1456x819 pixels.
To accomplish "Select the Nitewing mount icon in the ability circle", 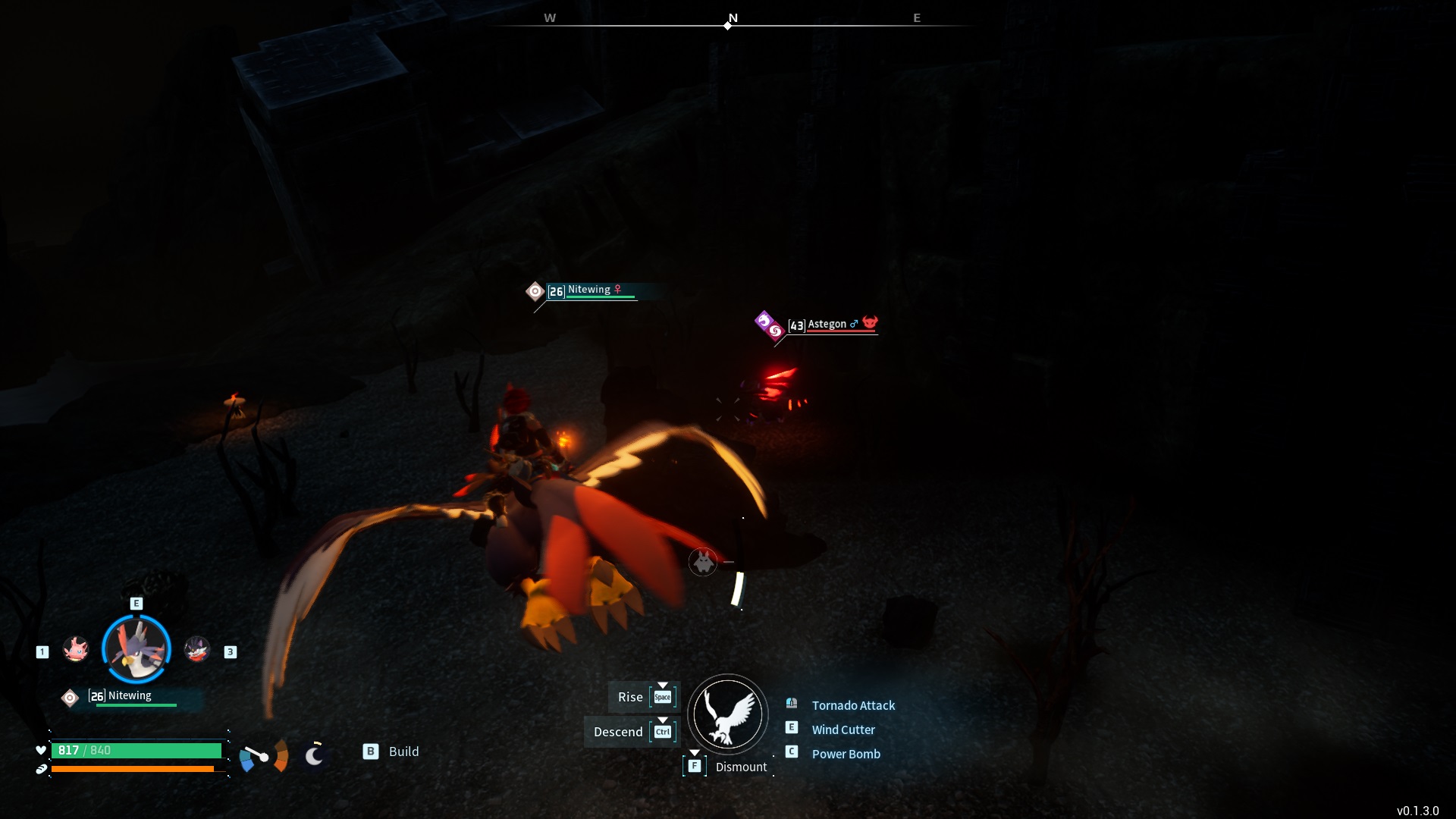I will pos(727,714).
